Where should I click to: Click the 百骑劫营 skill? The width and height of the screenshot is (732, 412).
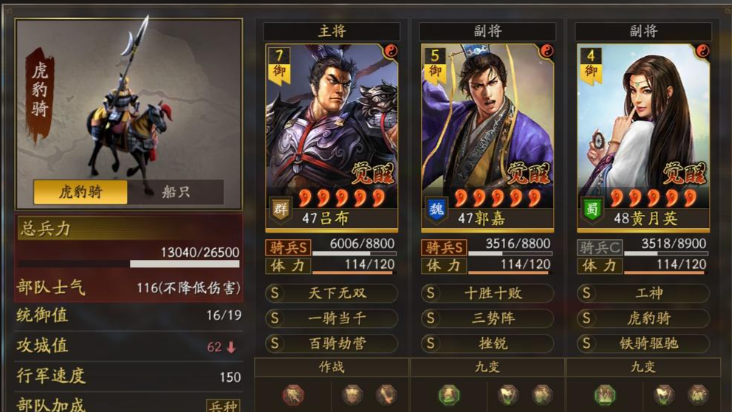click(x=331, y=343)
